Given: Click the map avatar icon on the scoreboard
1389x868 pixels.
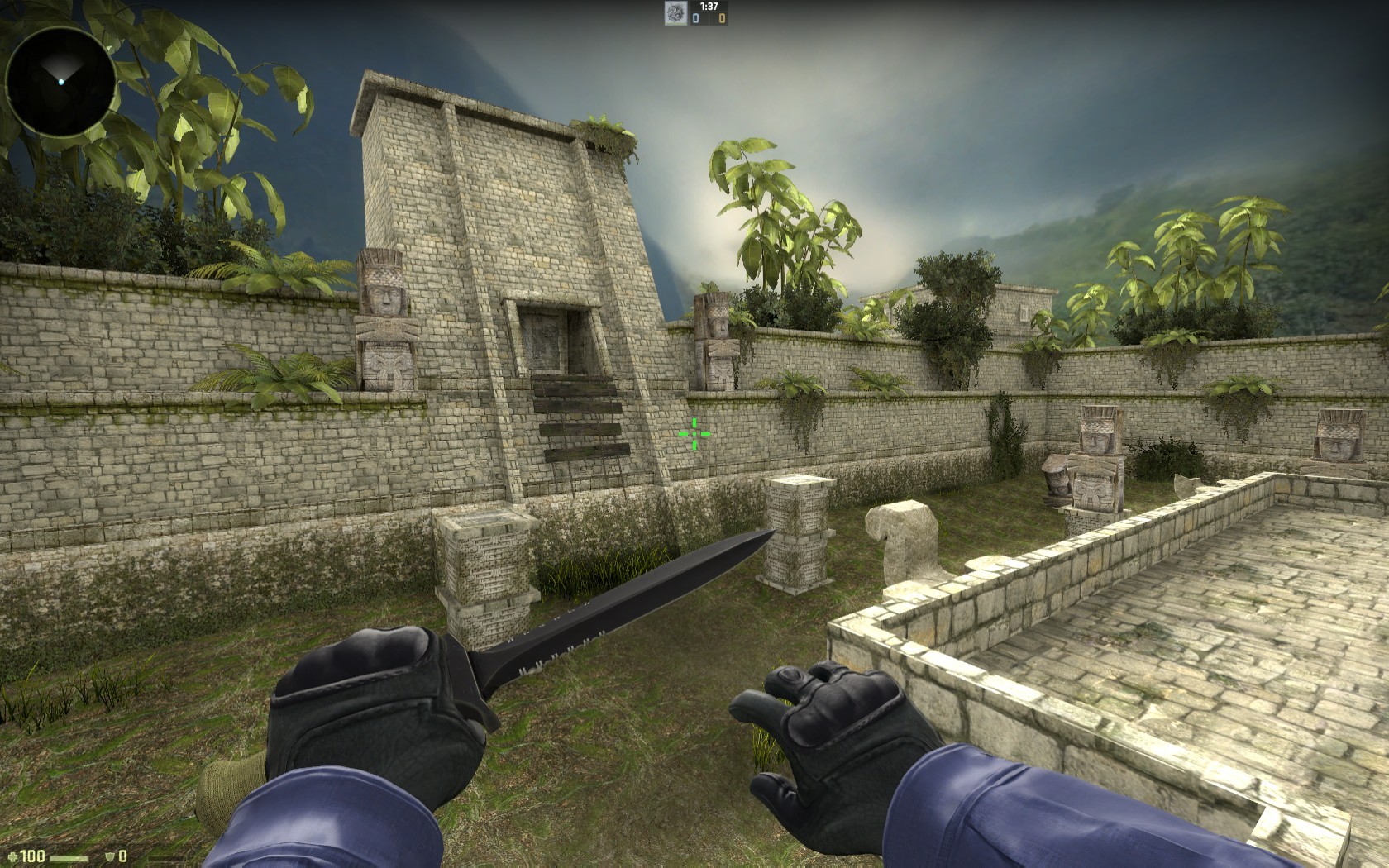Looking at the screenshot, I should tap(675, 14).
